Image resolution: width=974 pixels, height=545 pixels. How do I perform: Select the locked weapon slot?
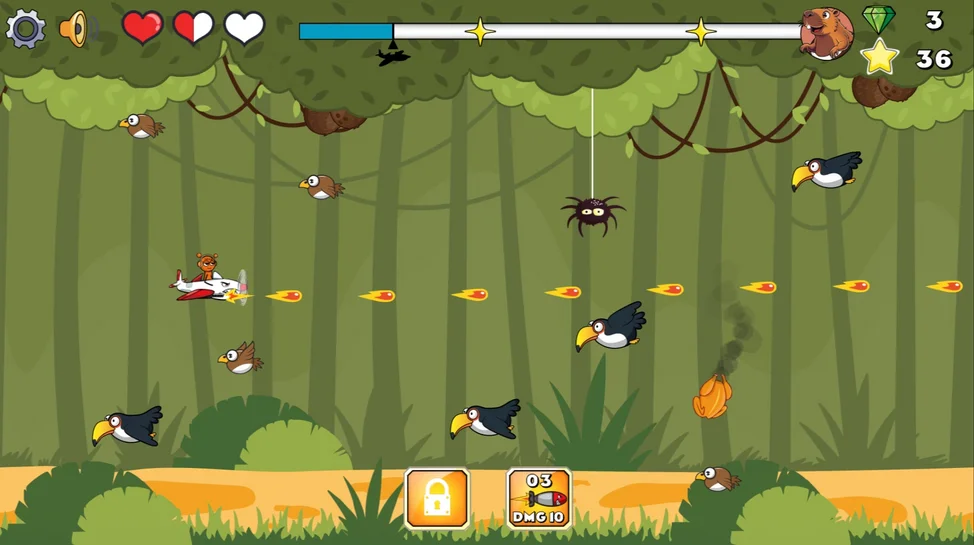click(437, 498)
